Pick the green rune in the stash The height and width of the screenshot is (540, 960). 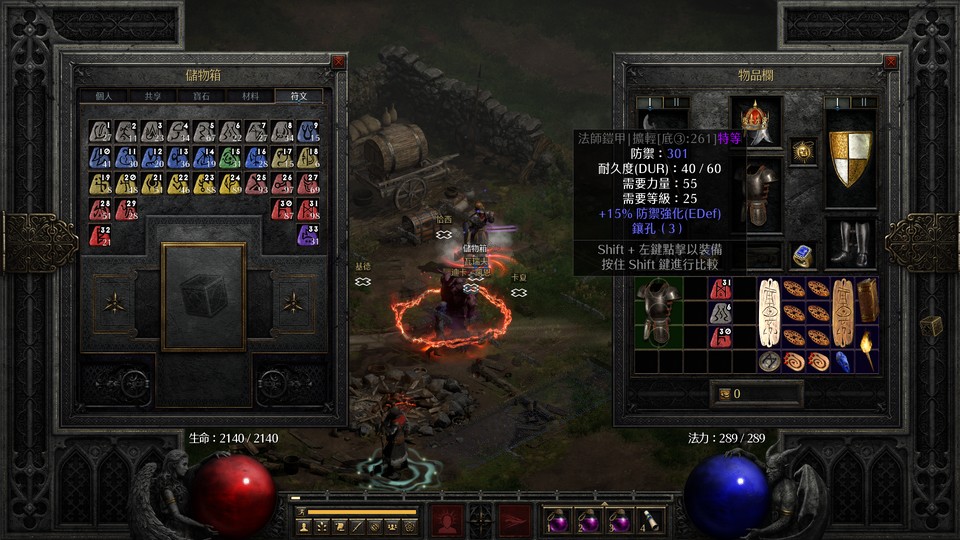[230, 158]
